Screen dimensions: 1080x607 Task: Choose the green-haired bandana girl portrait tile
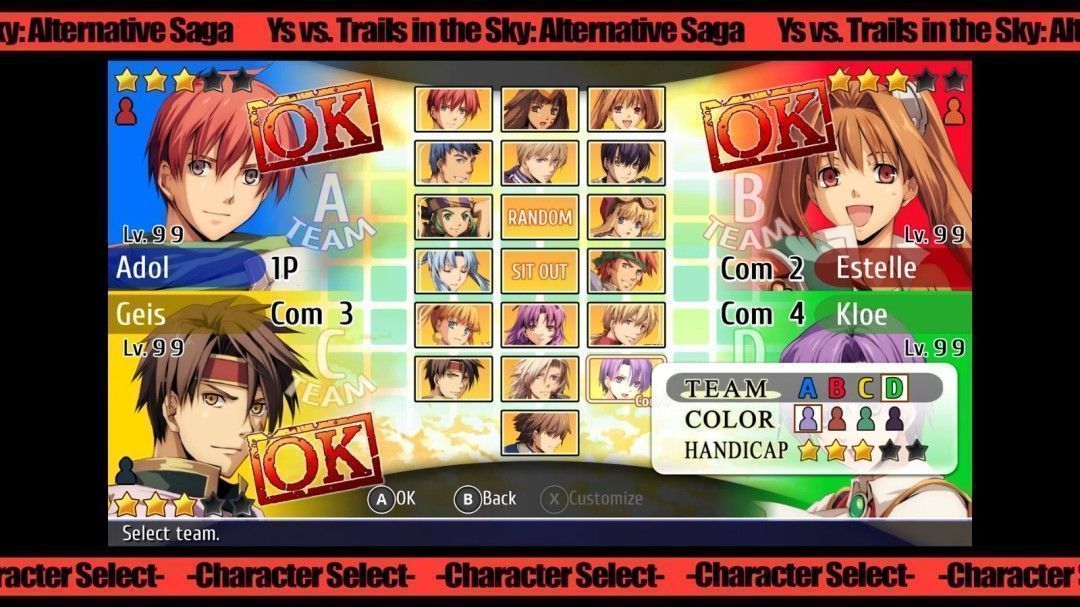tap(454, 216)
